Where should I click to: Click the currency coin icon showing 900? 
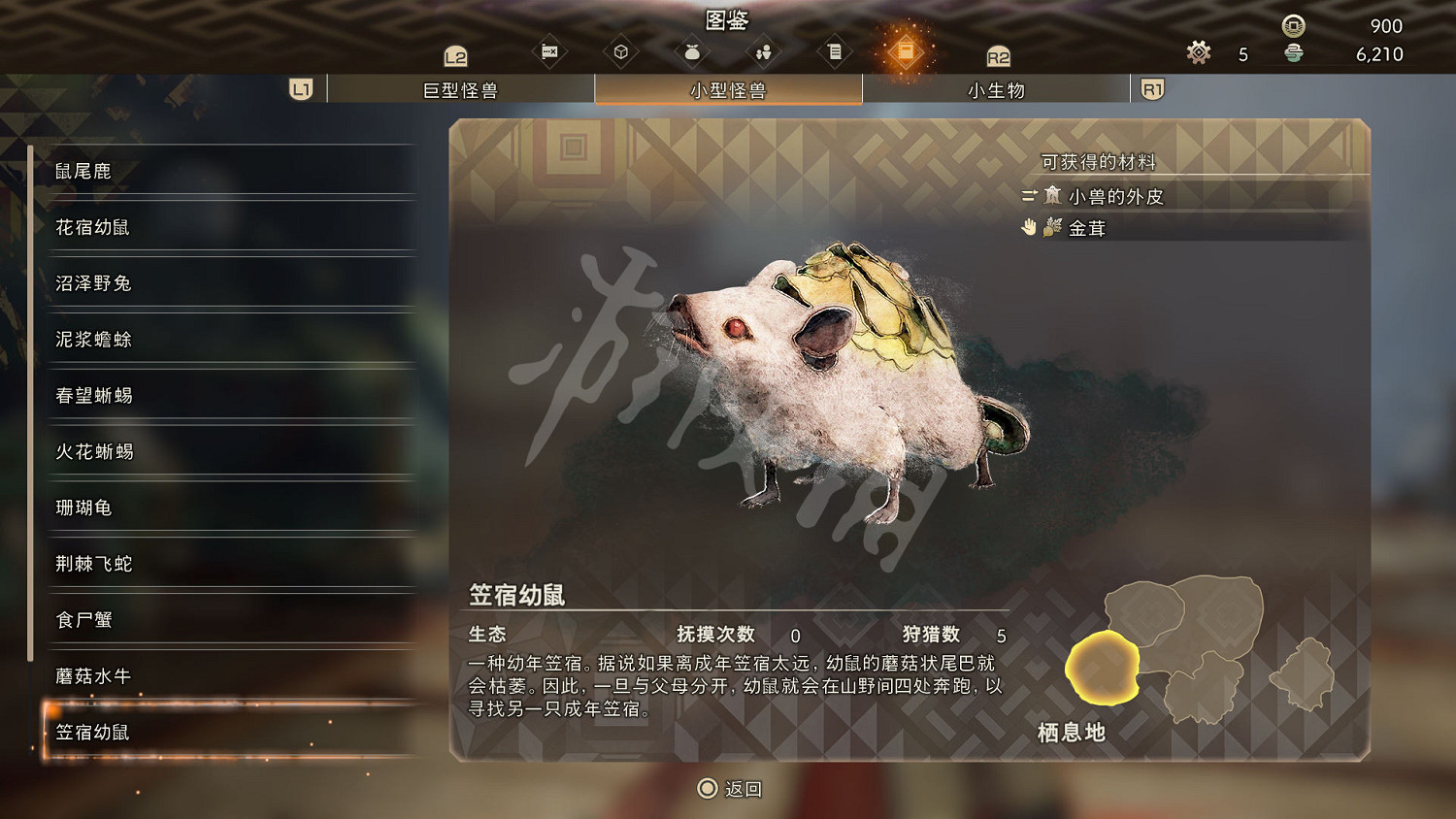tap(1292, 26)
